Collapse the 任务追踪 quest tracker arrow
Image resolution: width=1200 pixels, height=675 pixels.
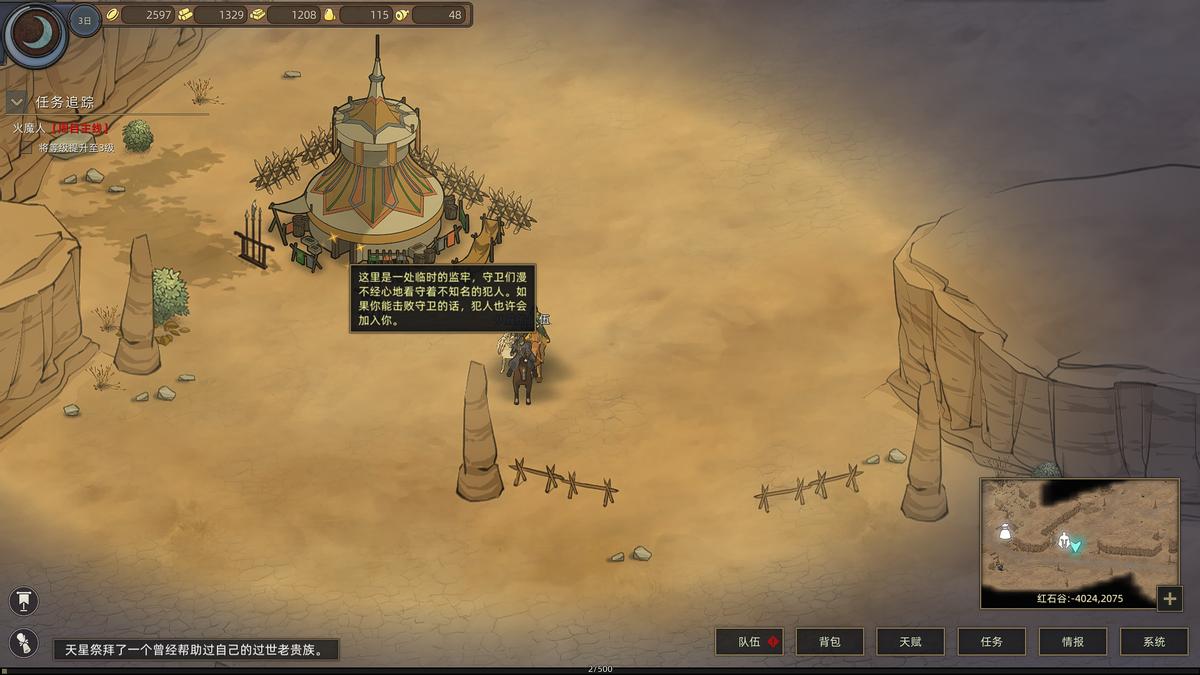click(x=16, y=102)
